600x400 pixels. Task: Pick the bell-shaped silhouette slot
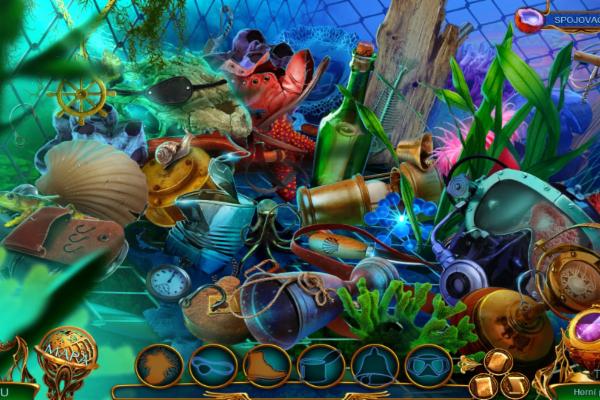[375, 366]
